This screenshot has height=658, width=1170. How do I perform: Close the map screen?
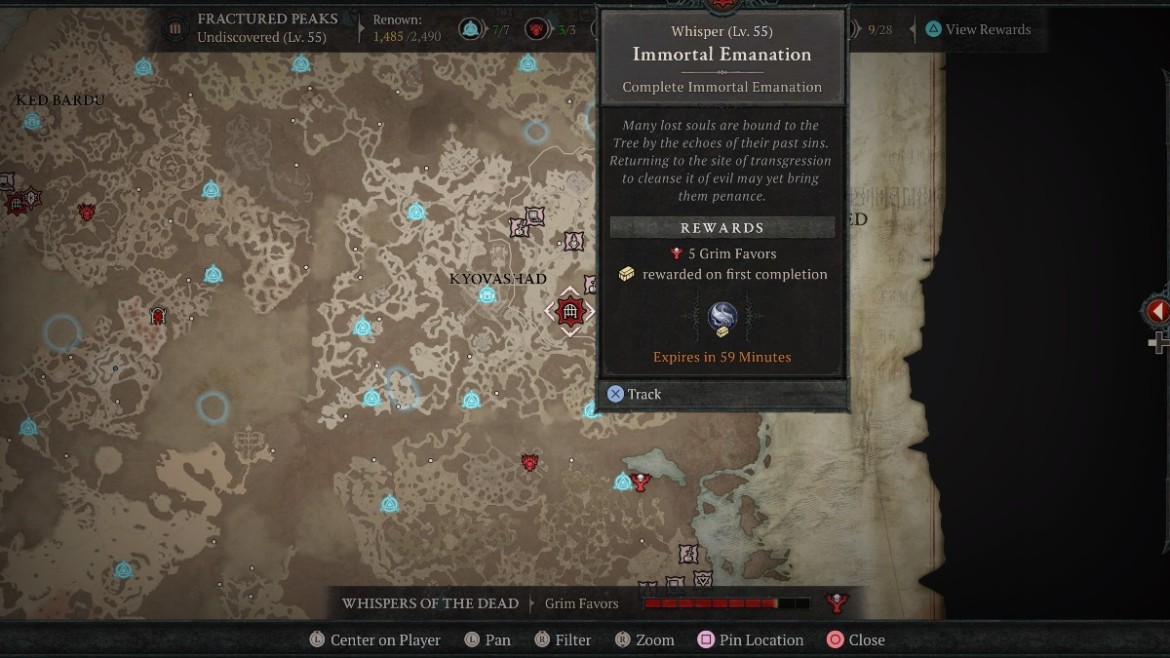(855, 640)
